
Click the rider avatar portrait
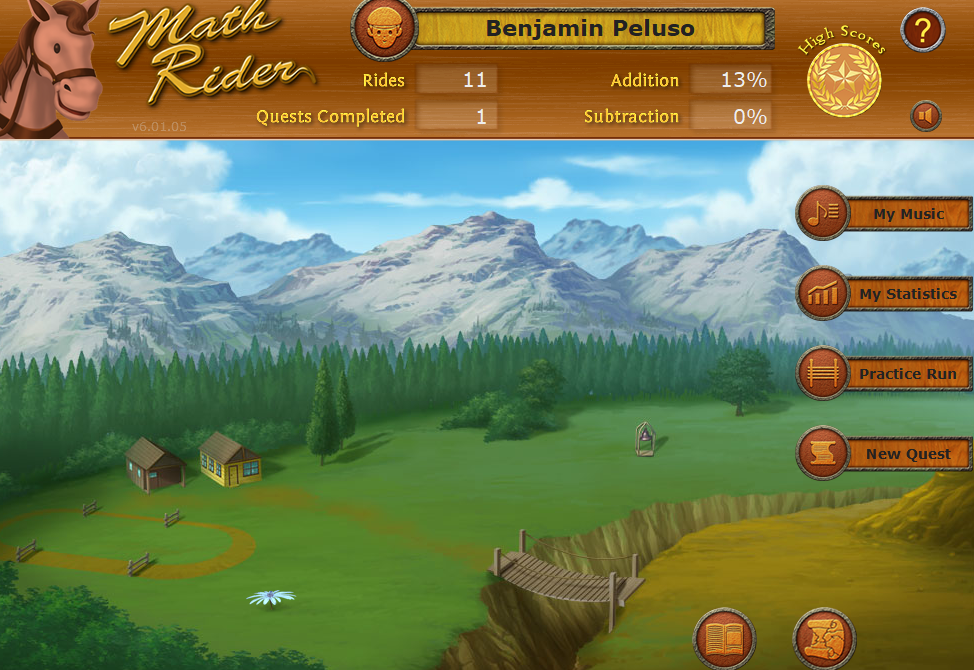tap(384, 29)
